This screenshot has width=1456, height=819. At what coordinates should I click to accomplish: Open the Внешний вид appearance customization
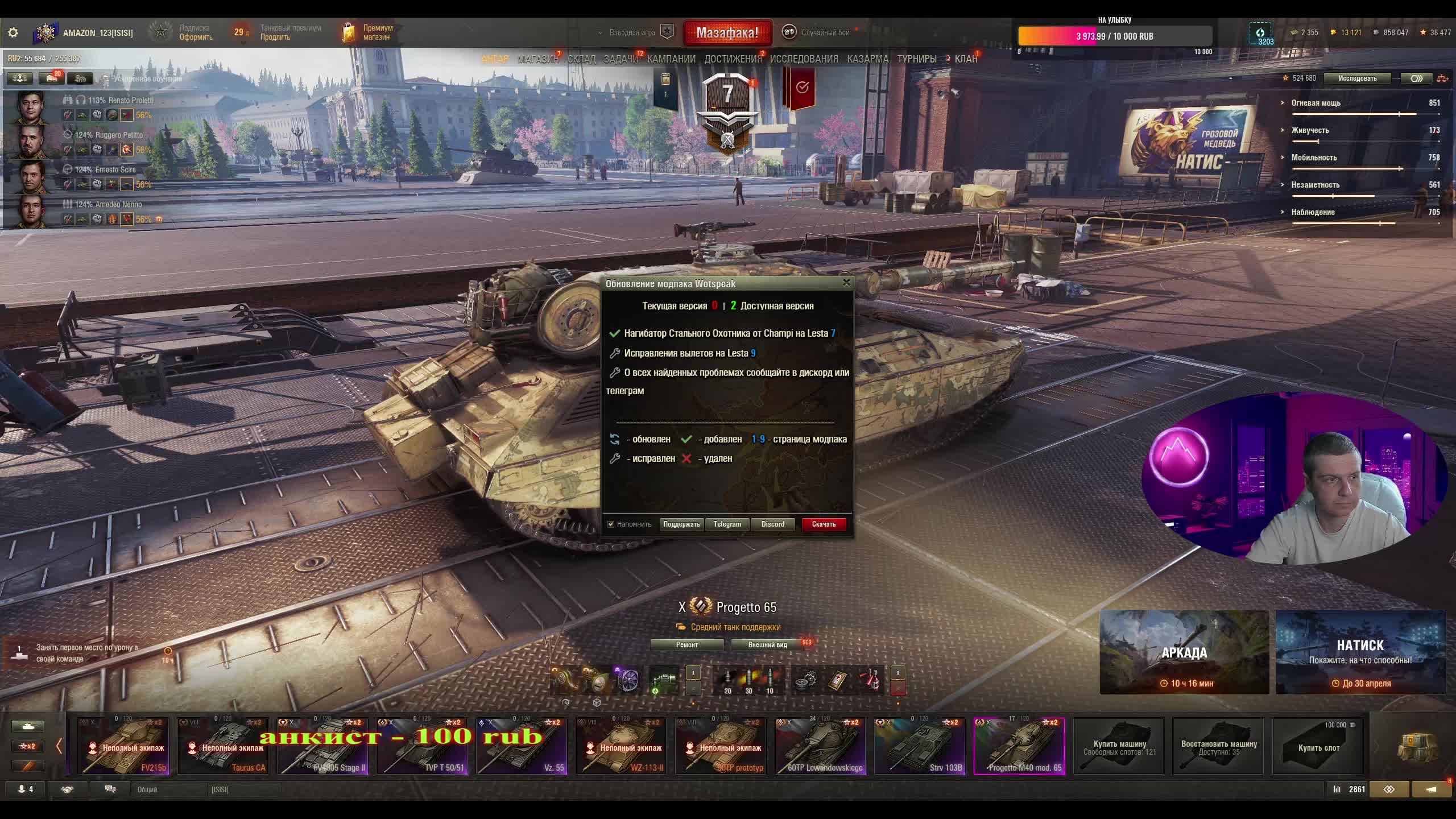click(x=767, y=645)
